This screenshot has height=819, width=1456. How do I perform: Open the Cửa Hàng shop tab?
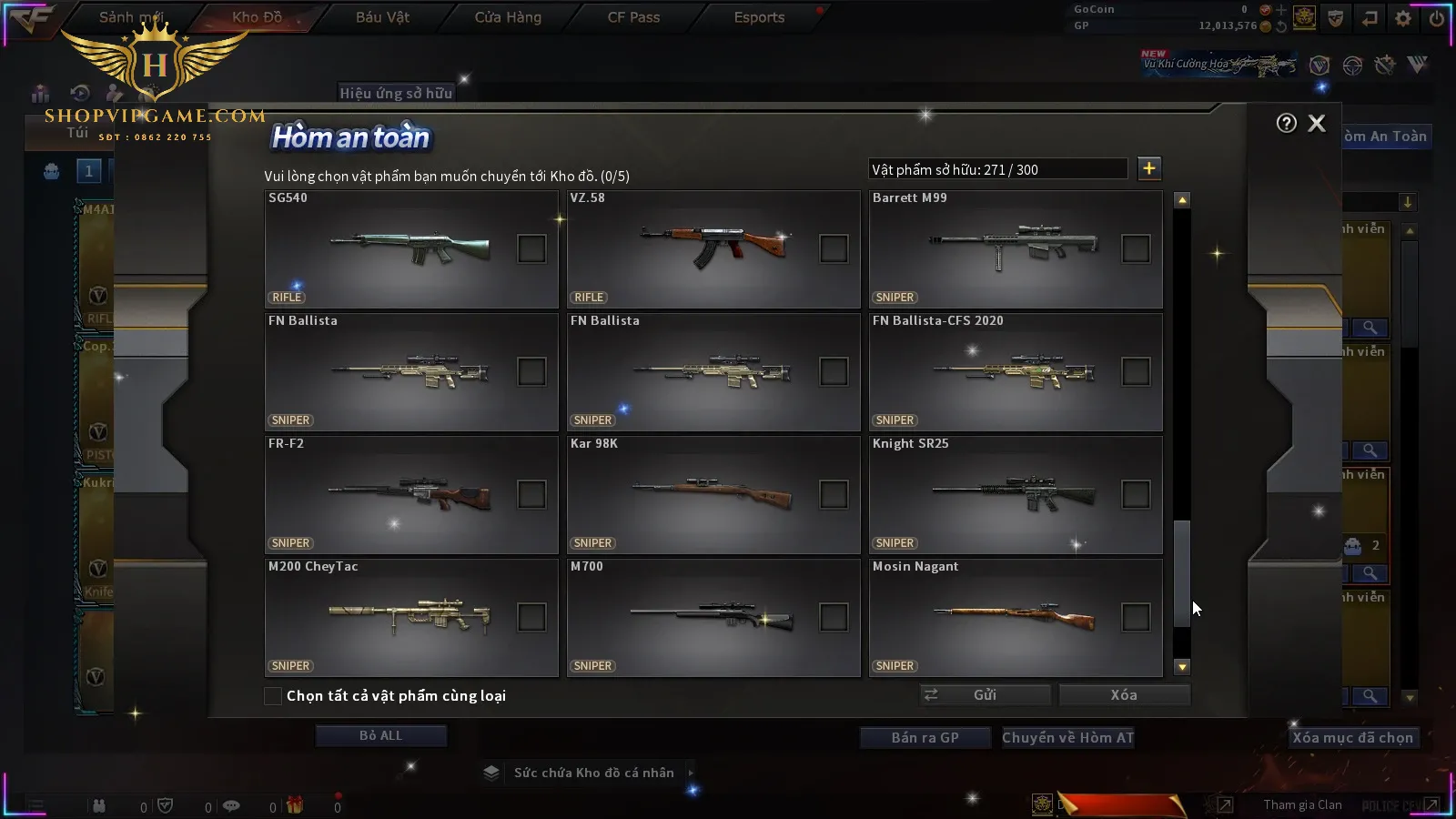tap(508, 17)
